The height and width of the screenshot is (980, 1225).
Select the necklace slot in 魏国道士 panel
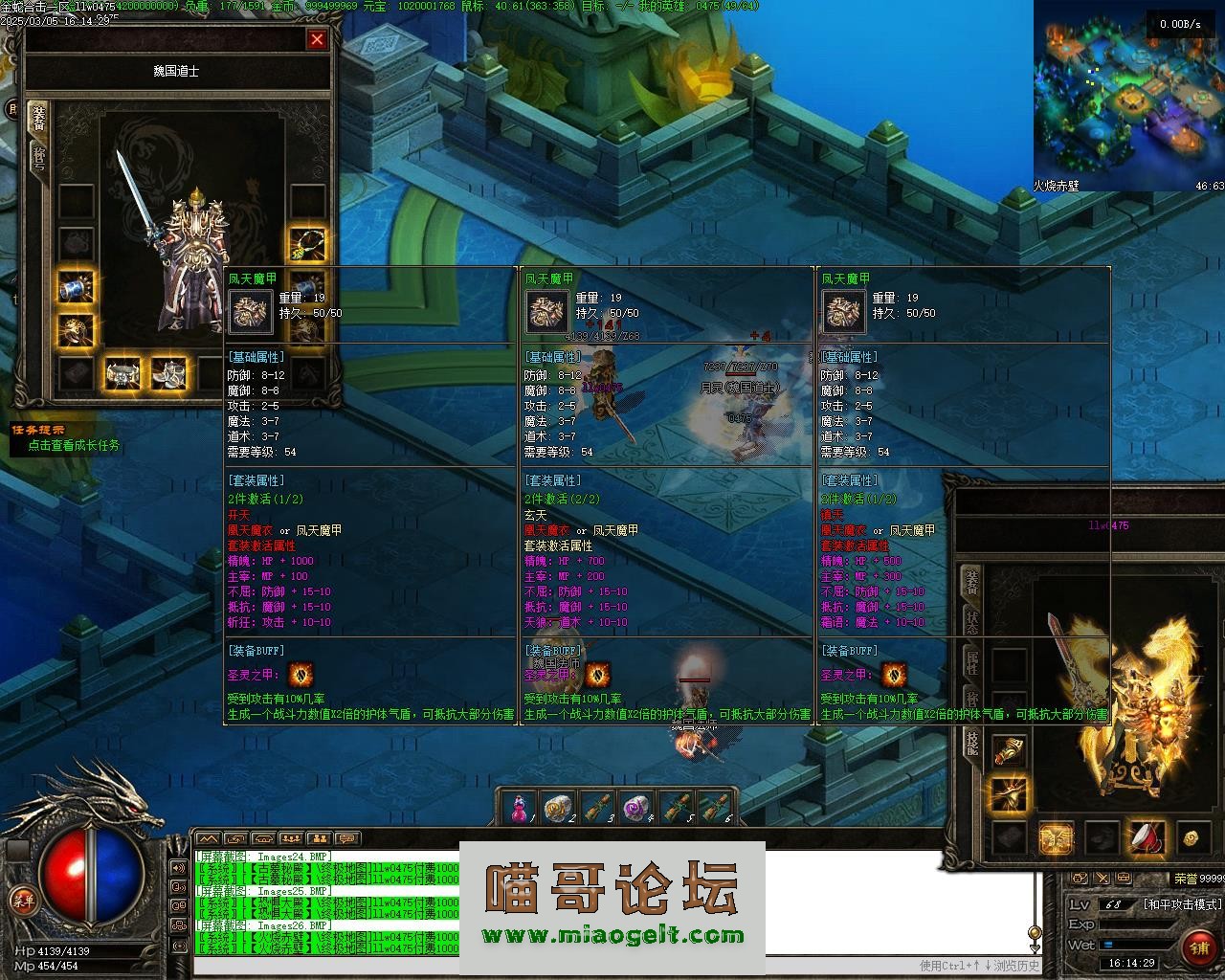coord(307,244)
